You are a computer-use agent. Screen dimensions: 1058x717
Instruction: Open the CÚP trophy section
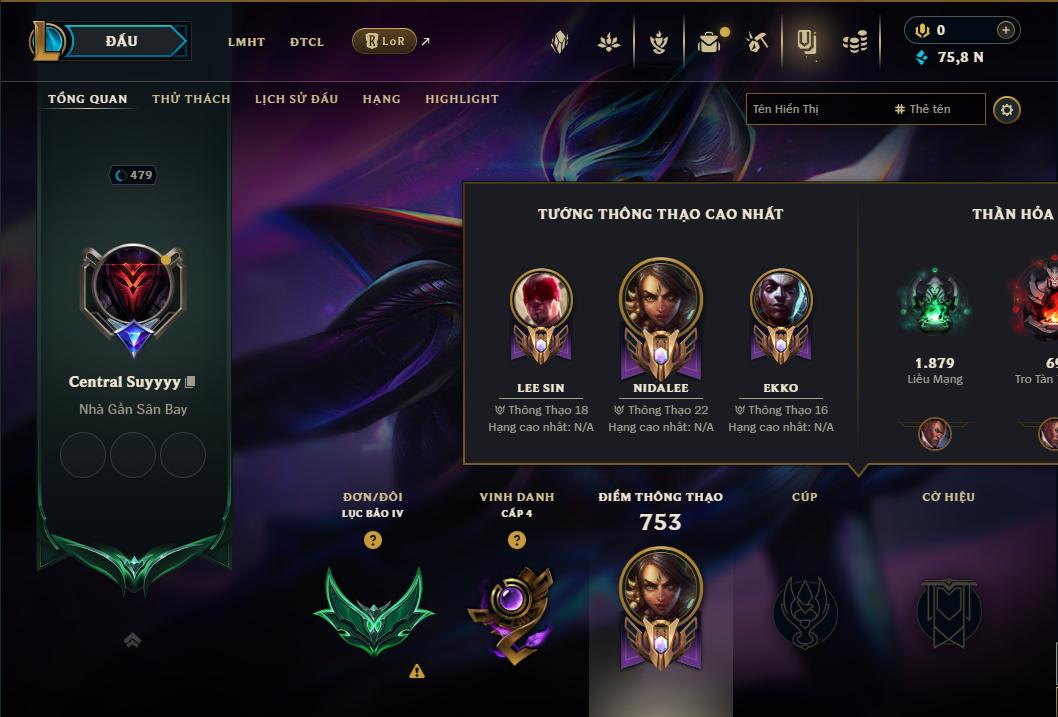(x=805, y=611)
